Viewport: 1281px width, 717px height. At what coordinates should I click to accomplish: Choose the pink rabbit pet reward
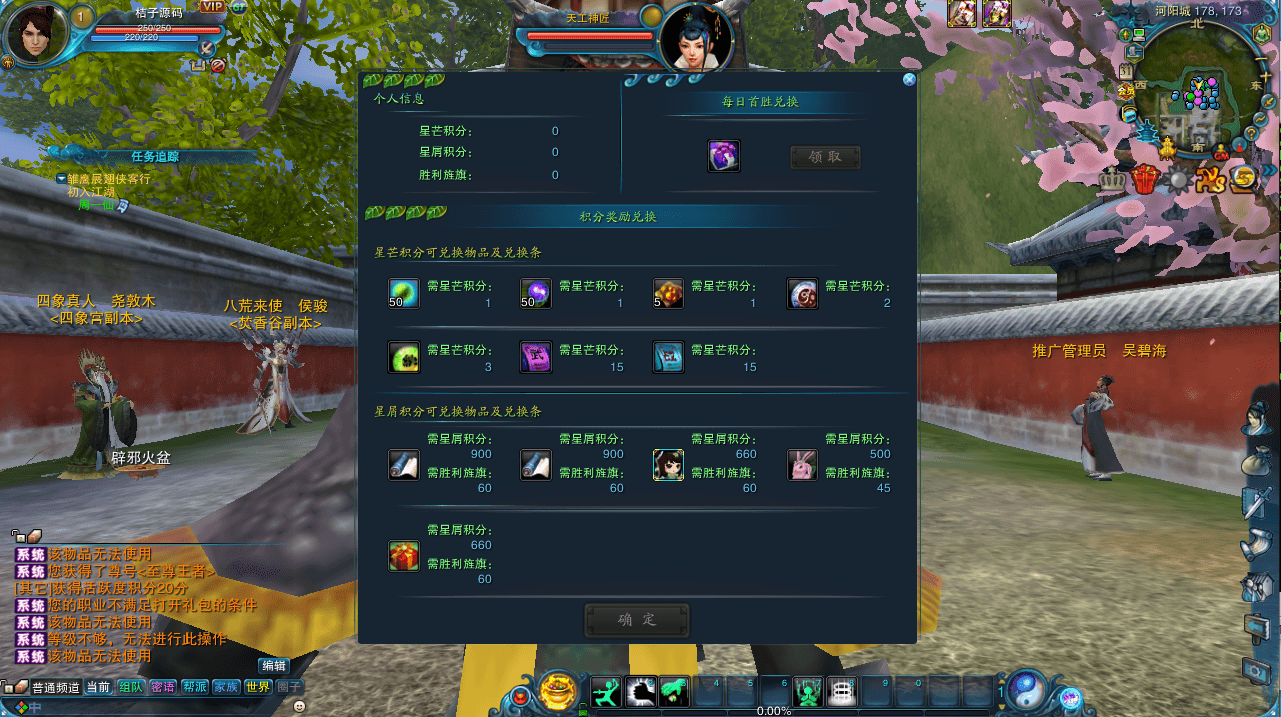pos(802,465)
